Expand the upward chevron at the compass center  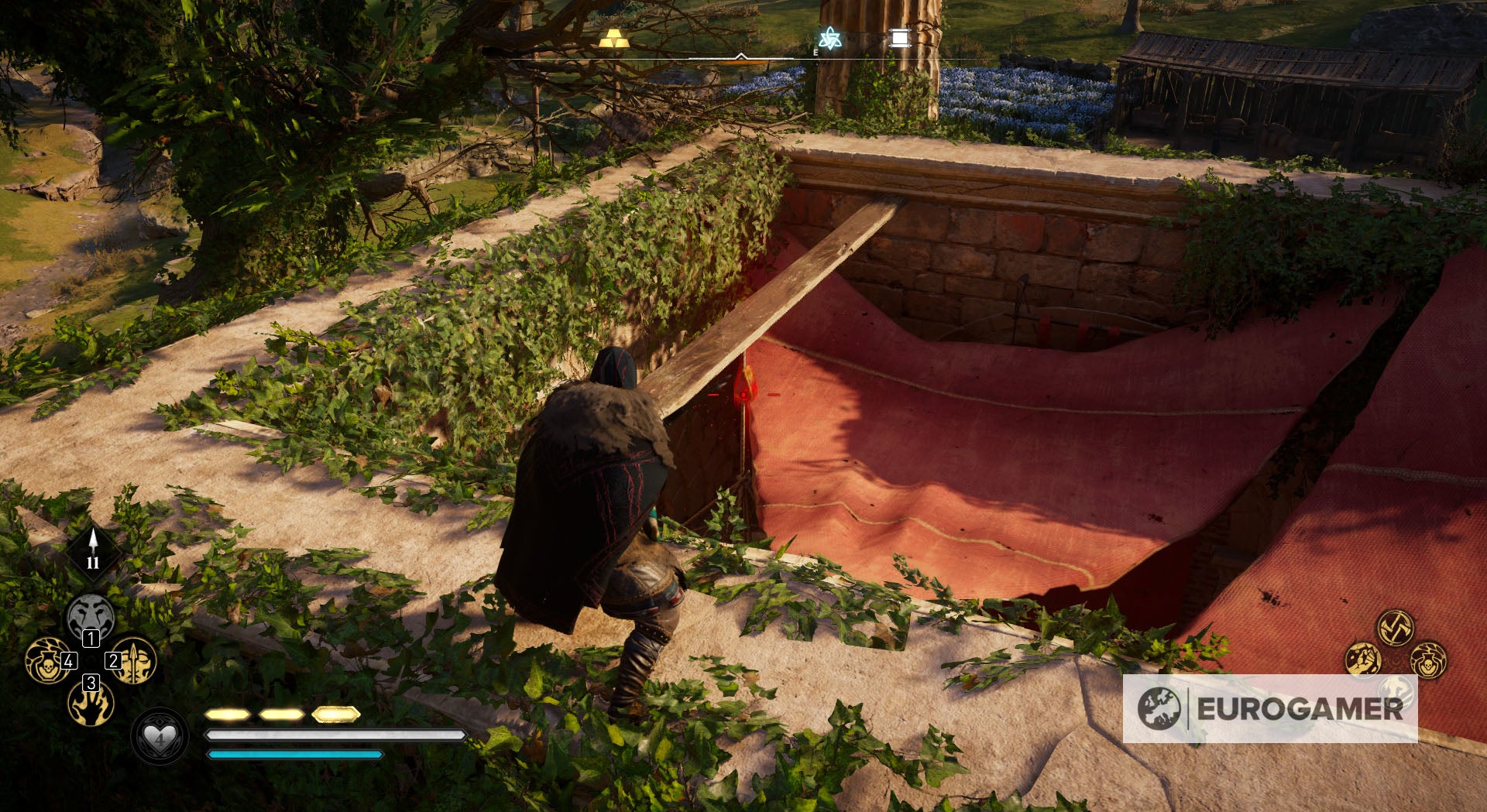(x=742, y=56)
